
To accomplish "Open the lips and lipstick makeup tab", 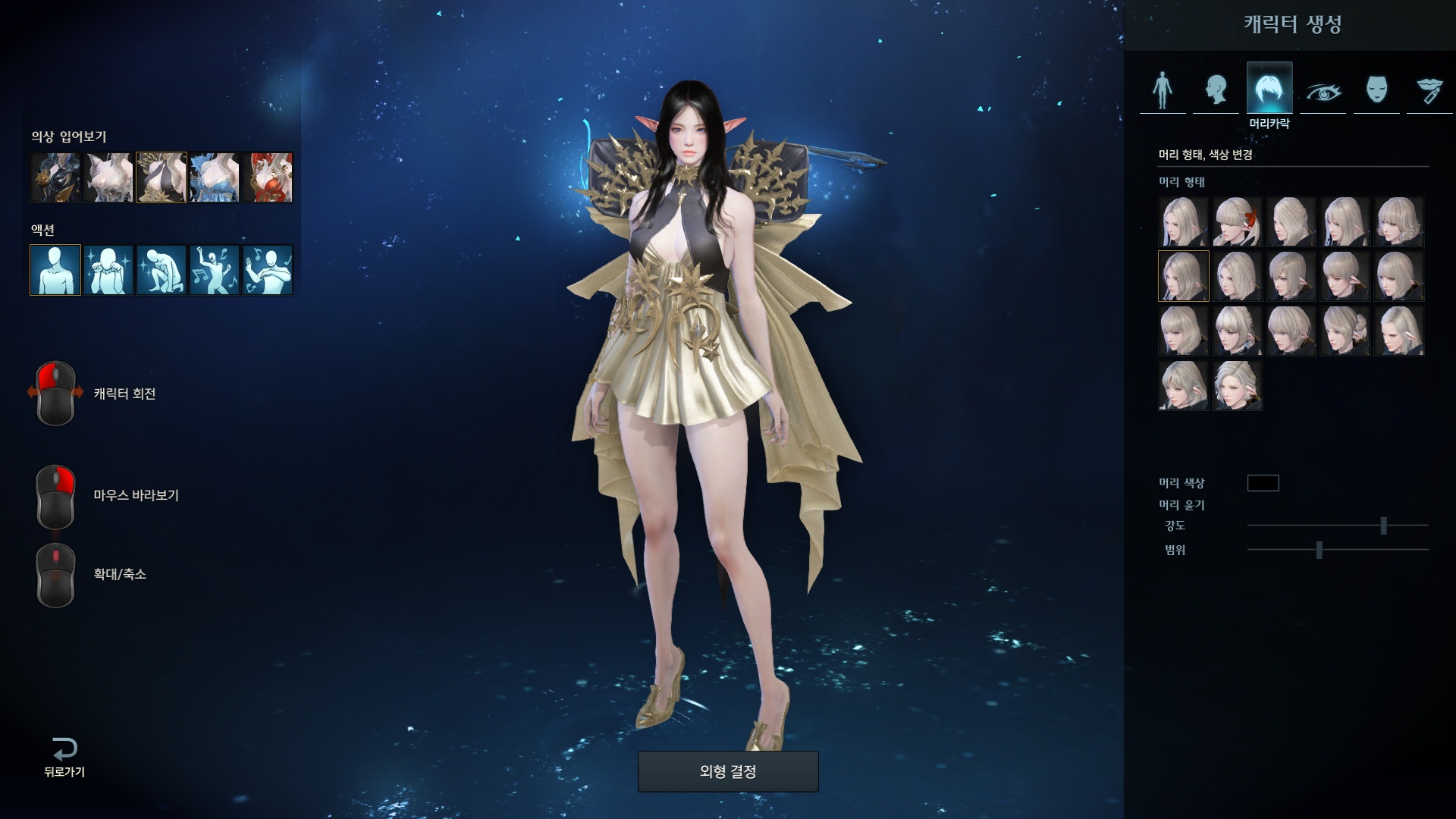I will pos(1429,91).
